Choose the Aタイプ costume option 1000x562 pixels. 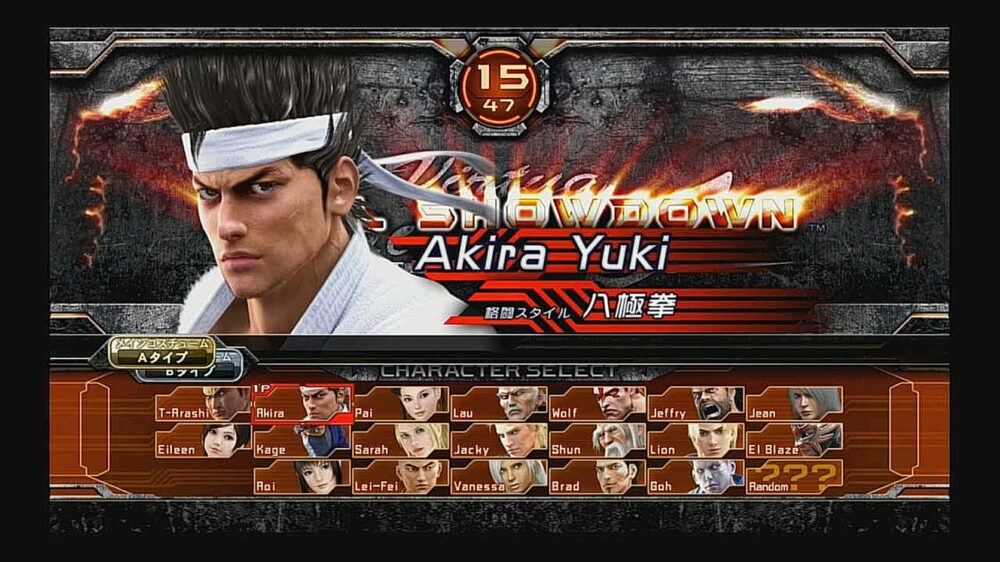tap(163, 353)
